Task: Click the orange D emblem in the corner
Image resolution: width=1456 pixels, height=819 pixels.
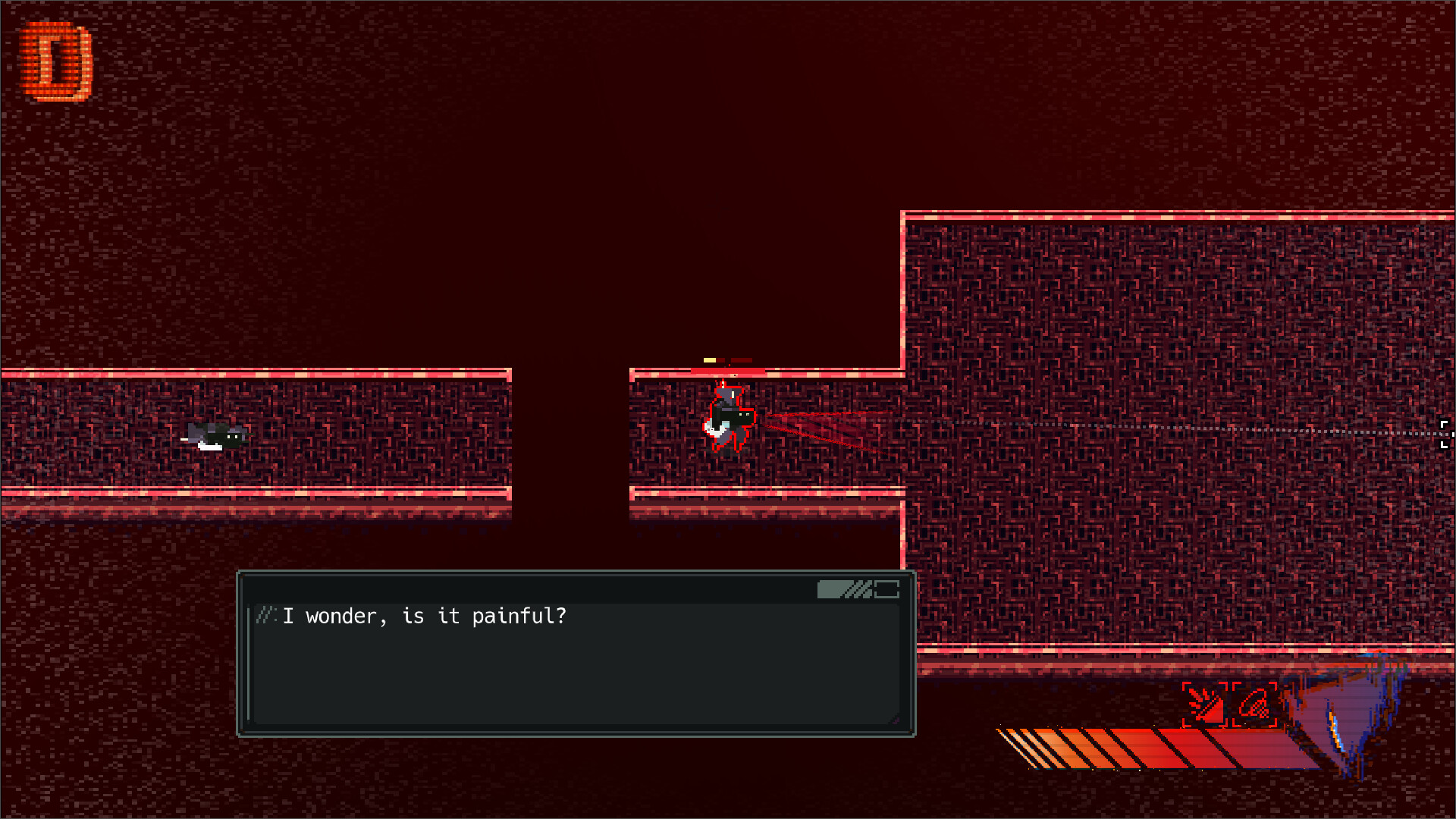Action: 57,59
